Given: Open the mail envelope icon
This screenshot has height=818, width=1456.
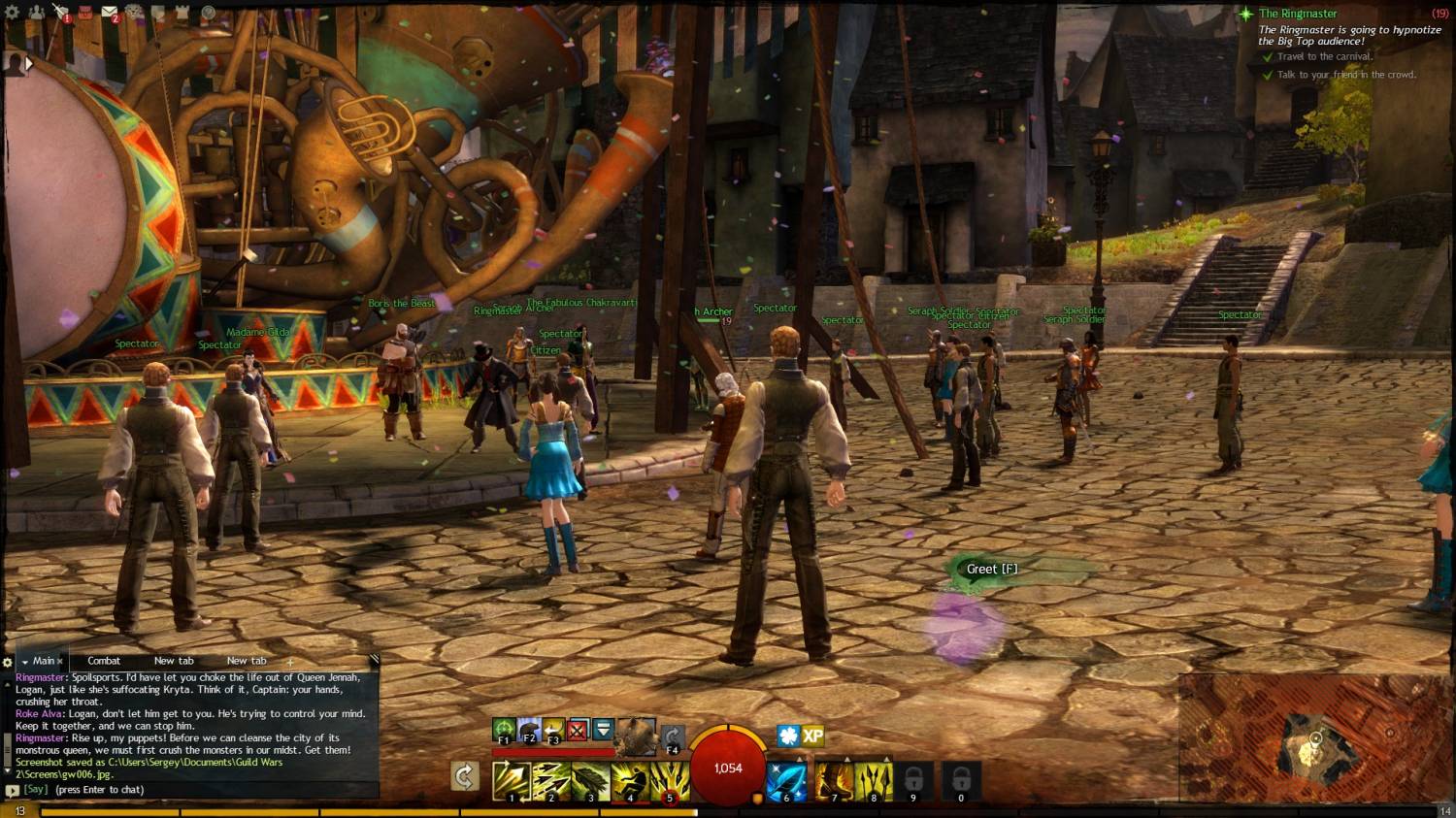Looking at the screenshot, I should (109, 13).
